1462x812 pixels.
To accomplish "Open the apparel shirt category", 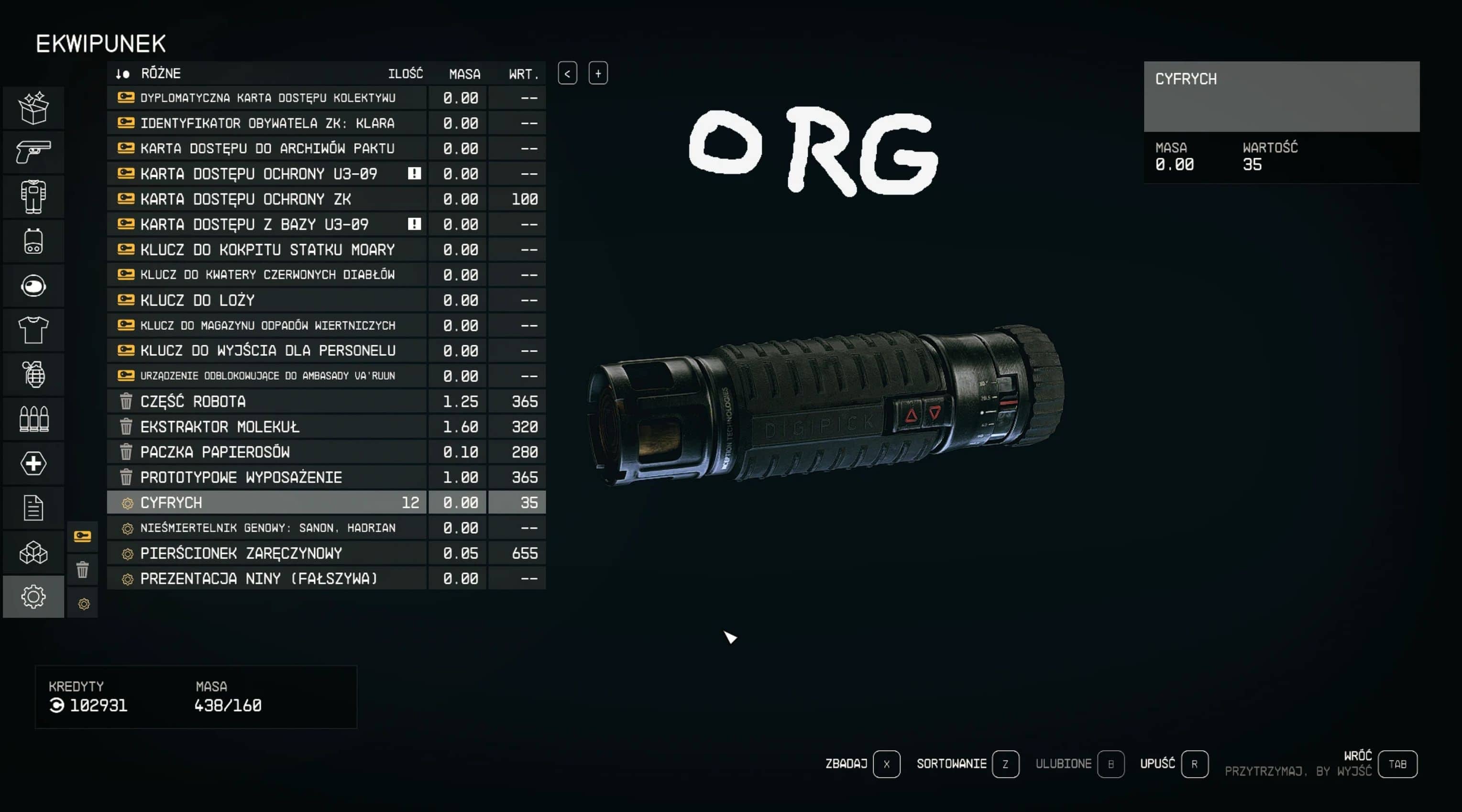I will coord(33,329).
